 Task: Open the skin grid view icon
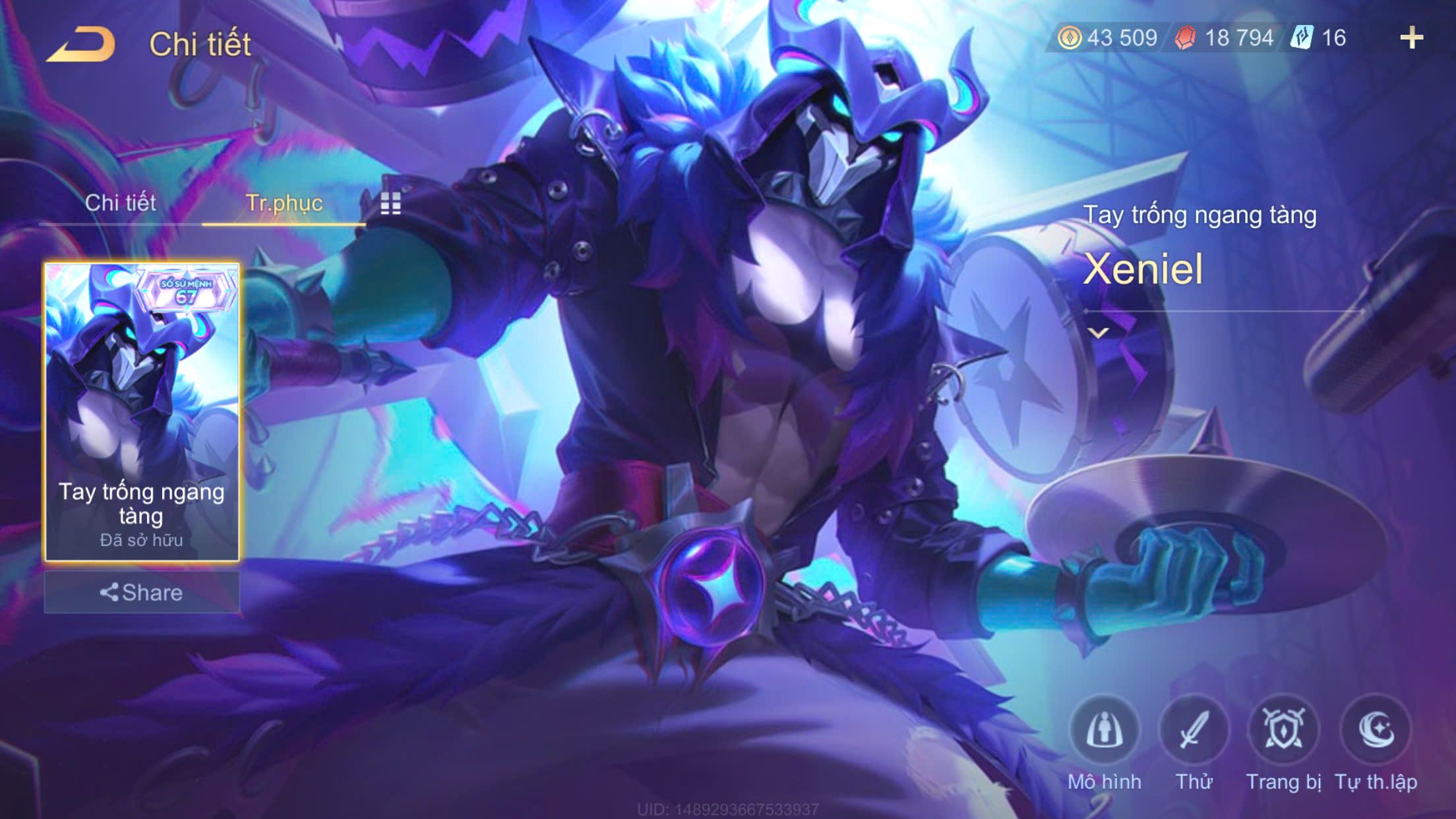pos(390,204)
